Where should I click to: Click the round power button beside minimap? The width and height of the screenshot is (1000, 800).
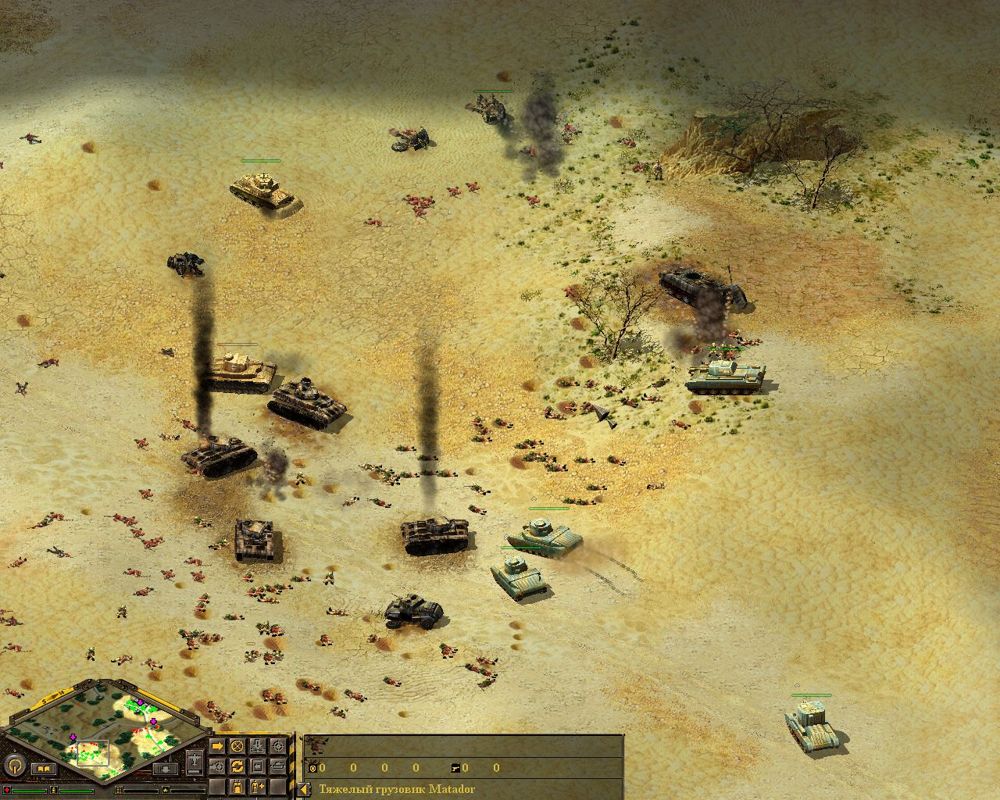(14, 766)
